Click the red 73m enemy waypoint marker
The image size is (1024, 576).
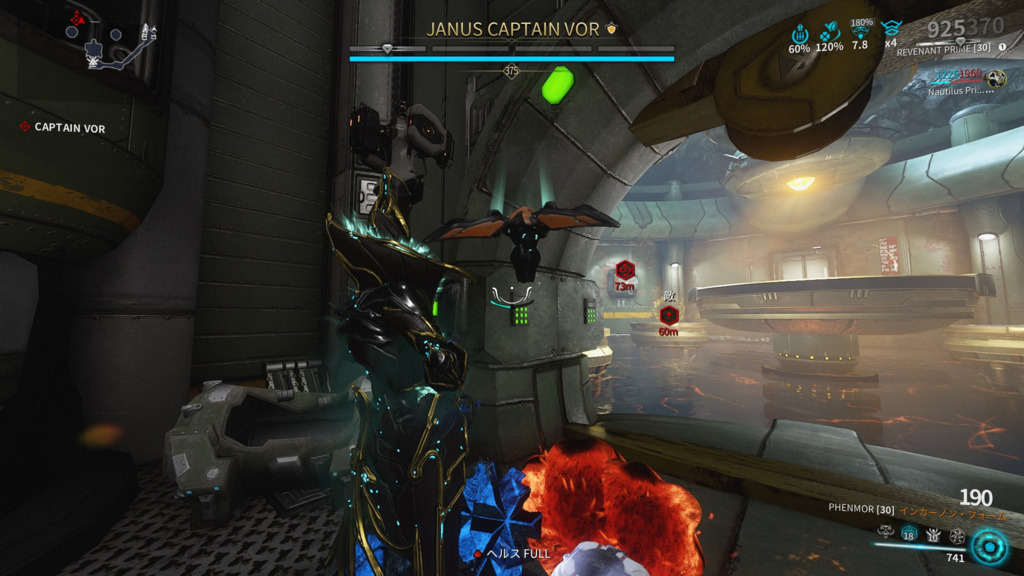click(625, 270)
